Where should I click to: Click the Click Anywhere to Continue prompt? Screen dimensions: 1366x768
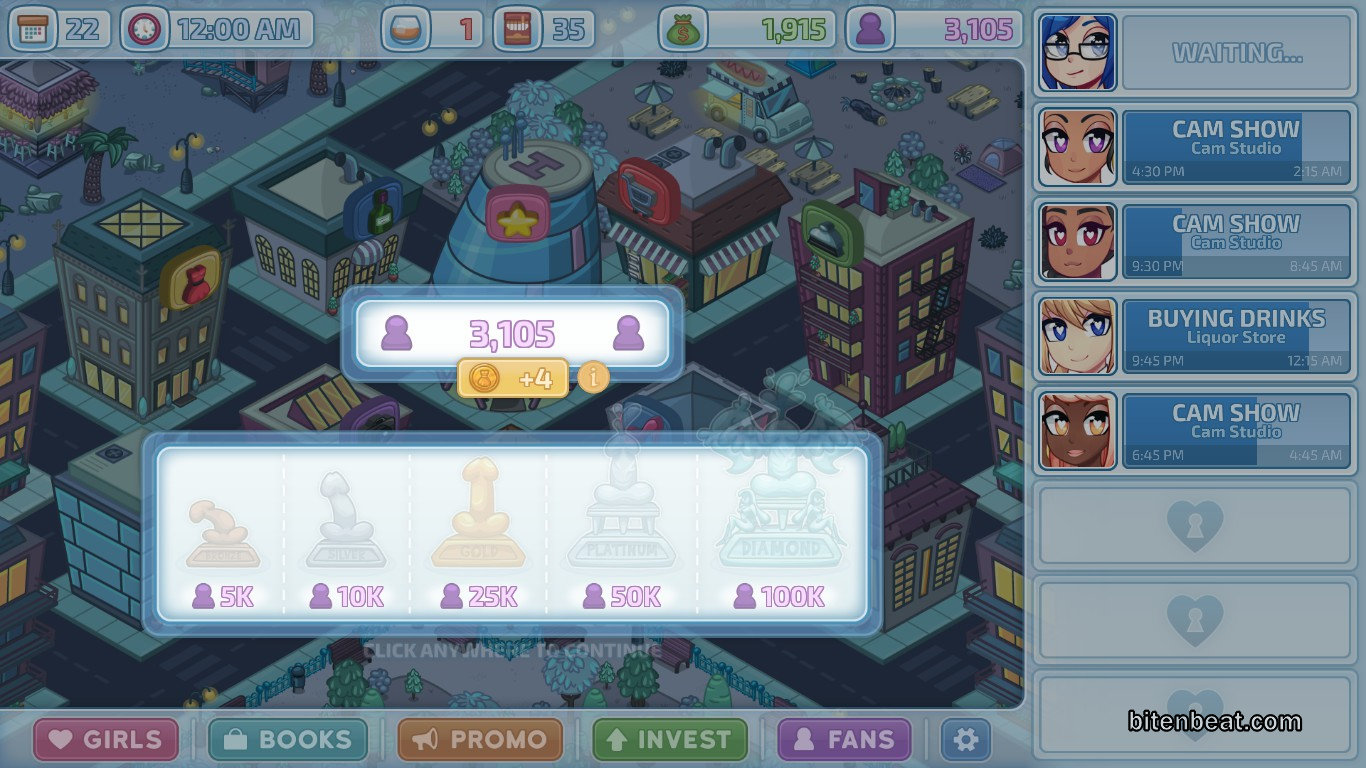(511, 651)
